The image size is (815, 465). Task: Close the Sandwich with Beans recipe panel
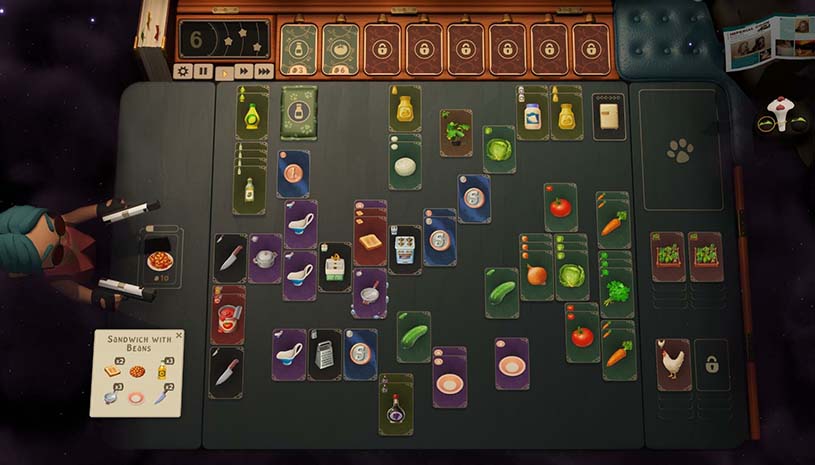click(179, 336)
